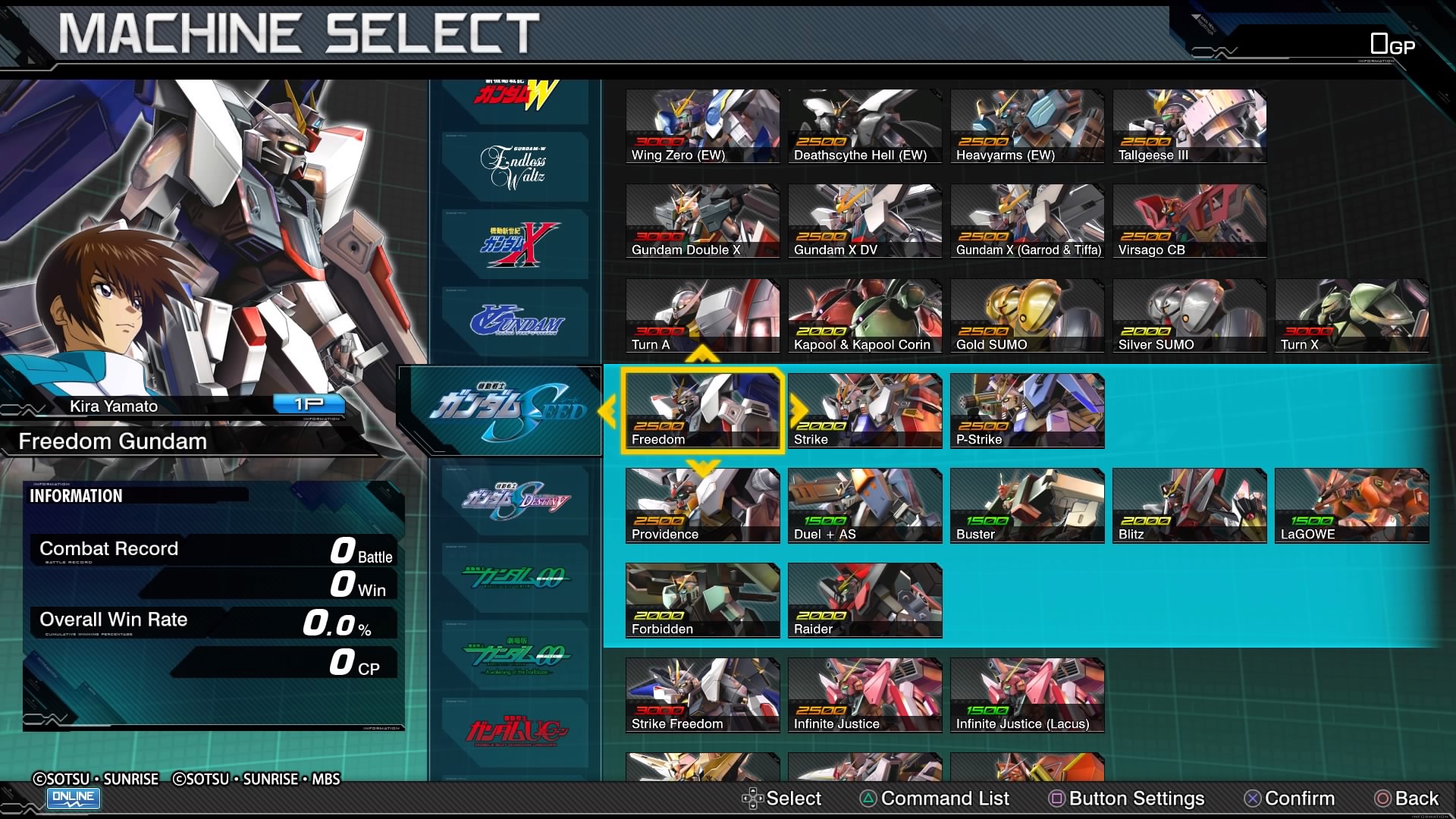
Task: Choose the Gold SUMO machine icon
Action: click(1027, 315)
